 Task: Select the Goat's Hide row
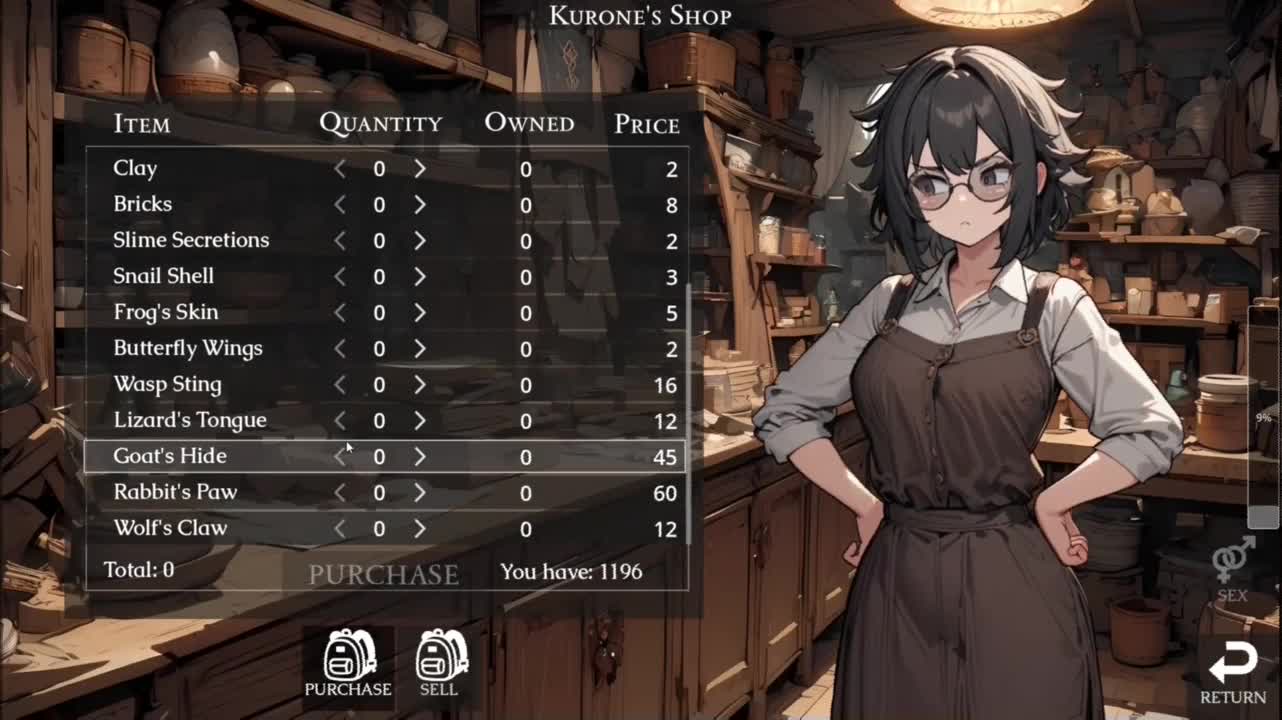tap(170, 457)
